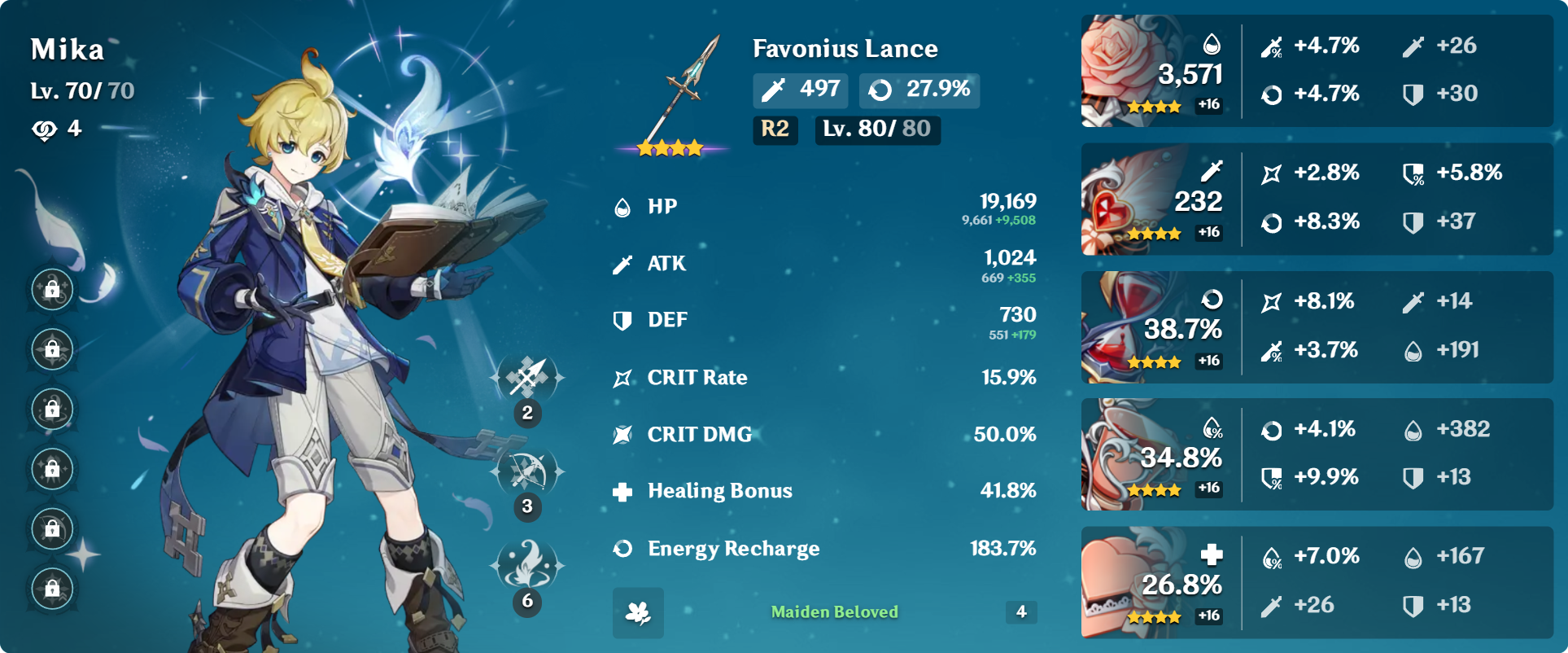This screenshot has width=1568, height=653.
Task: Click the Maiden Beloved set bonus icon
Action: (x=638, y=612)
